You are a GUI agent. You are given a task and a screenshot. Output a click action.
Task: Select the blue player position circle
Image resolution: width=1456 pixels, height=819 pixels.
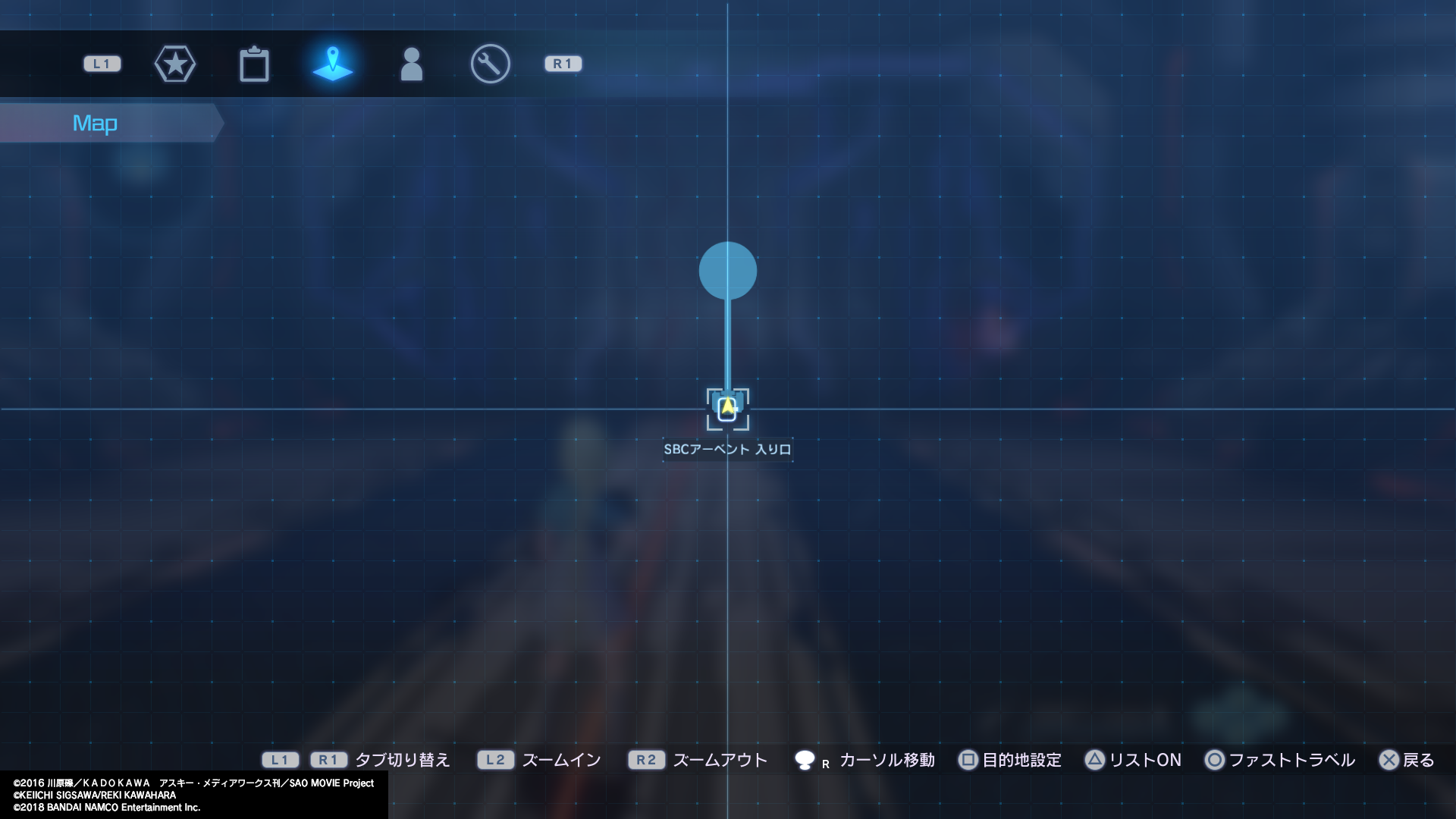click(727, 271)
